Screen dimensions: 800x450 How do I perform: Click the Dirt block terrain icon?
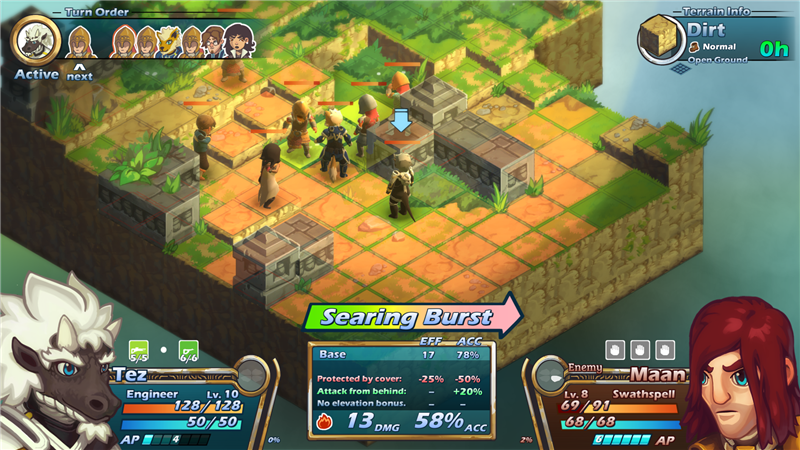[661, 39]
